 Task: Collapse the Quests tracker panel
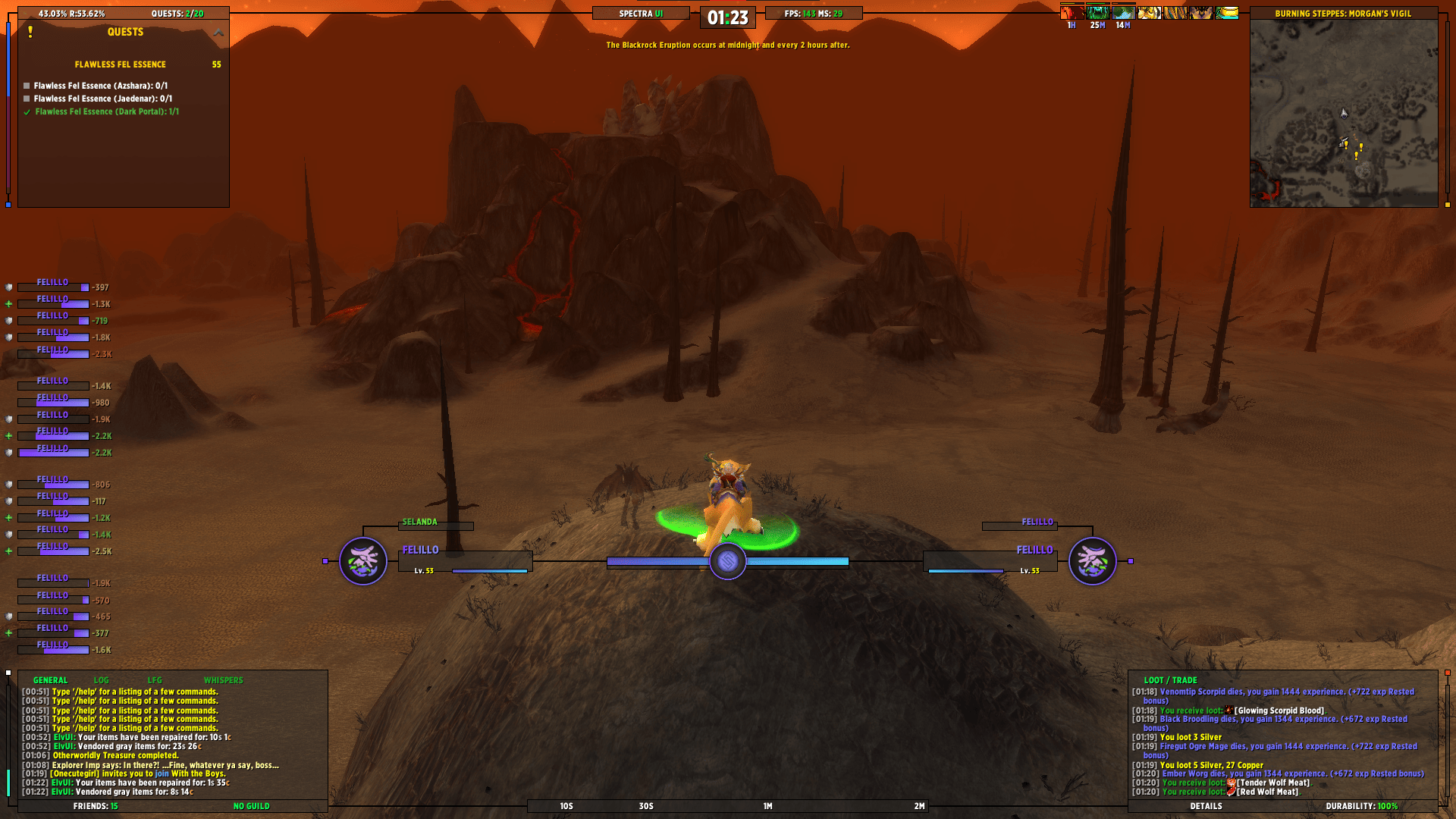[x=218, y=32]
